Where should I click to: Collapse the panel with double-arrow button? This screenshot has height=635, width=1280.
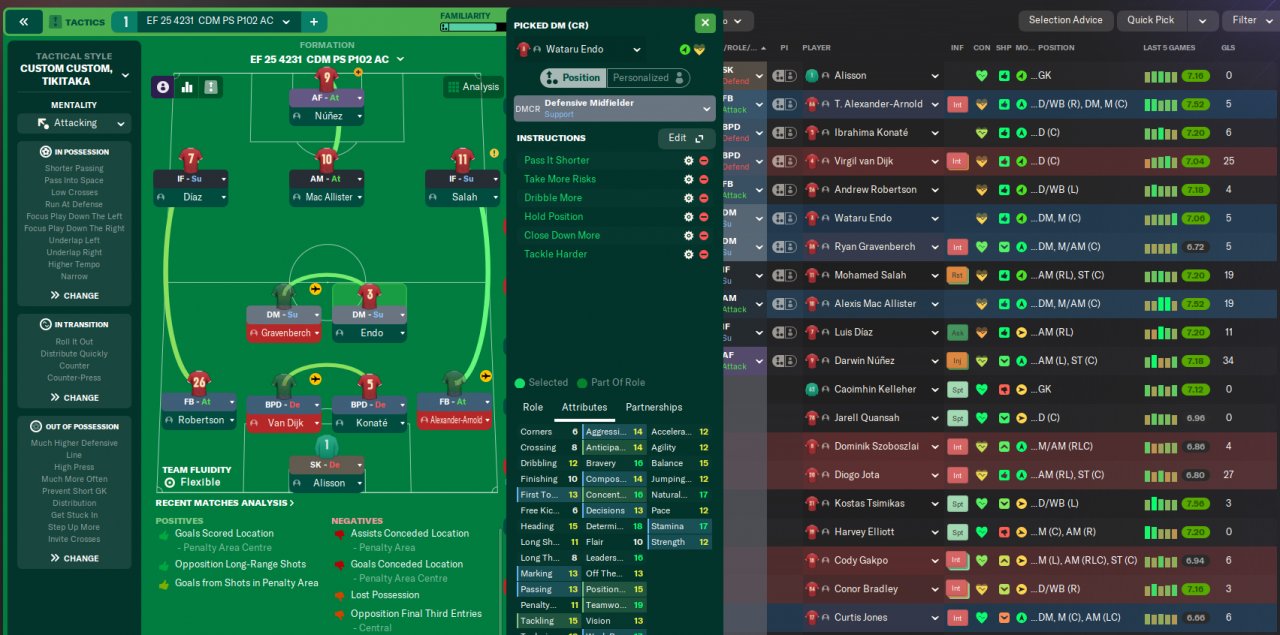24,22
